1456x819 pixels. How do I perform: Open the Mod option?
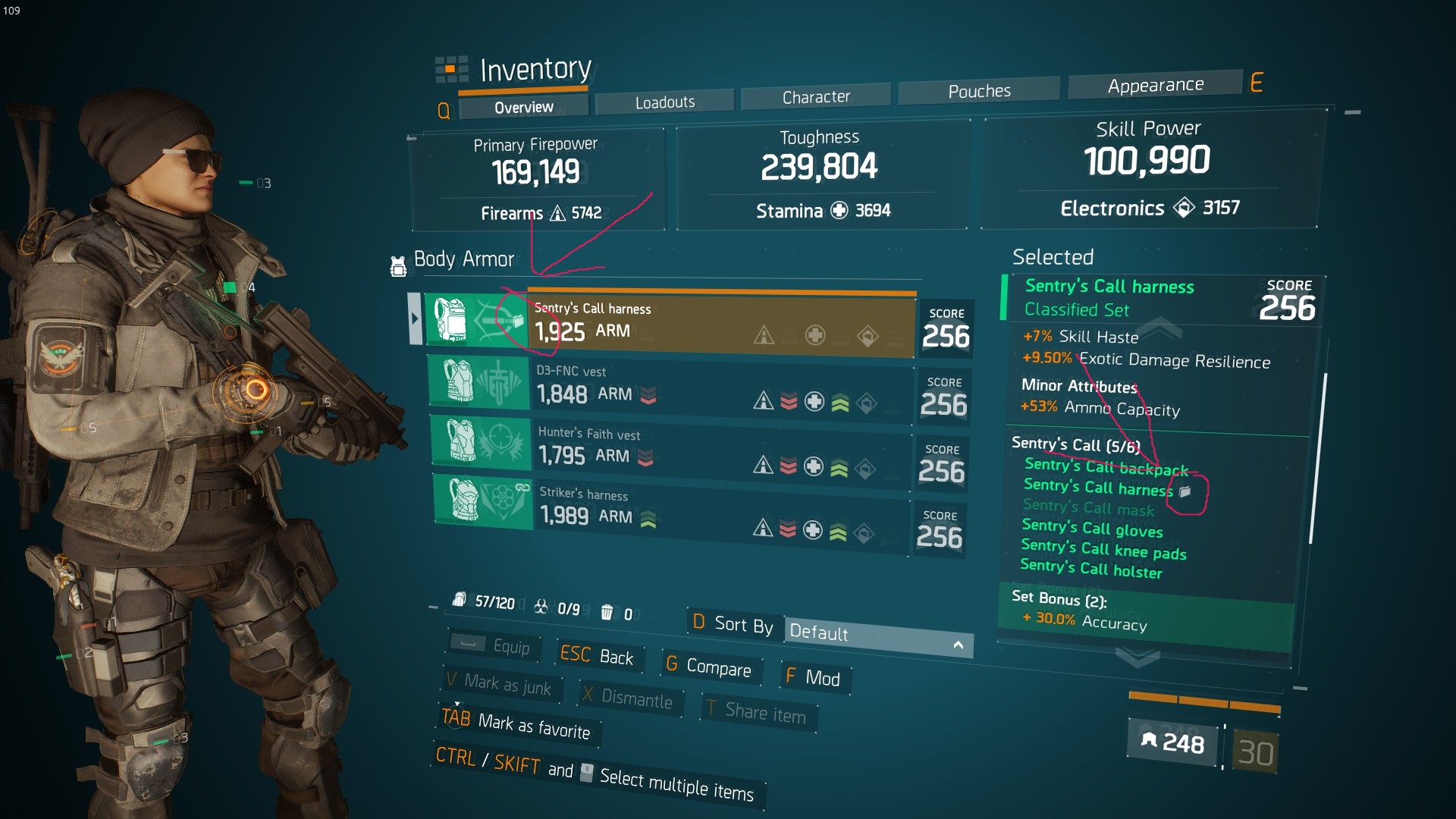tap(814, 677)
